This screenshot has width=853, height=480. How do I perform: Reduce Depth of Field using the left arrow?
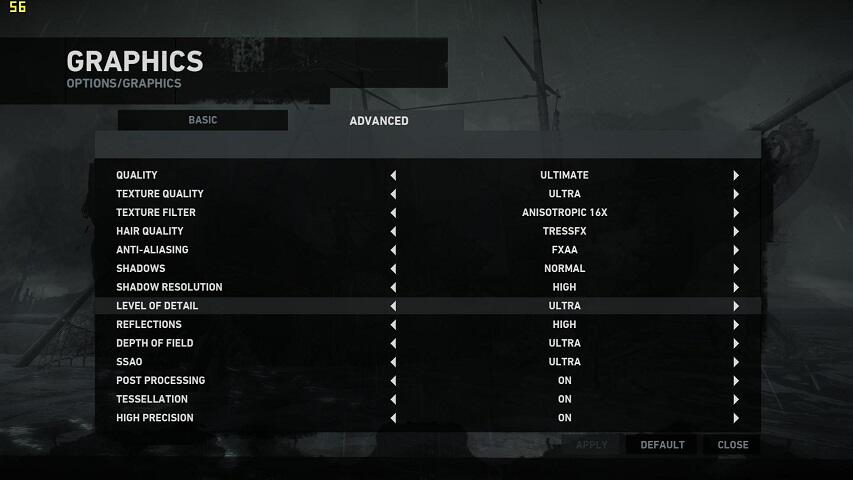pos(393,344)
